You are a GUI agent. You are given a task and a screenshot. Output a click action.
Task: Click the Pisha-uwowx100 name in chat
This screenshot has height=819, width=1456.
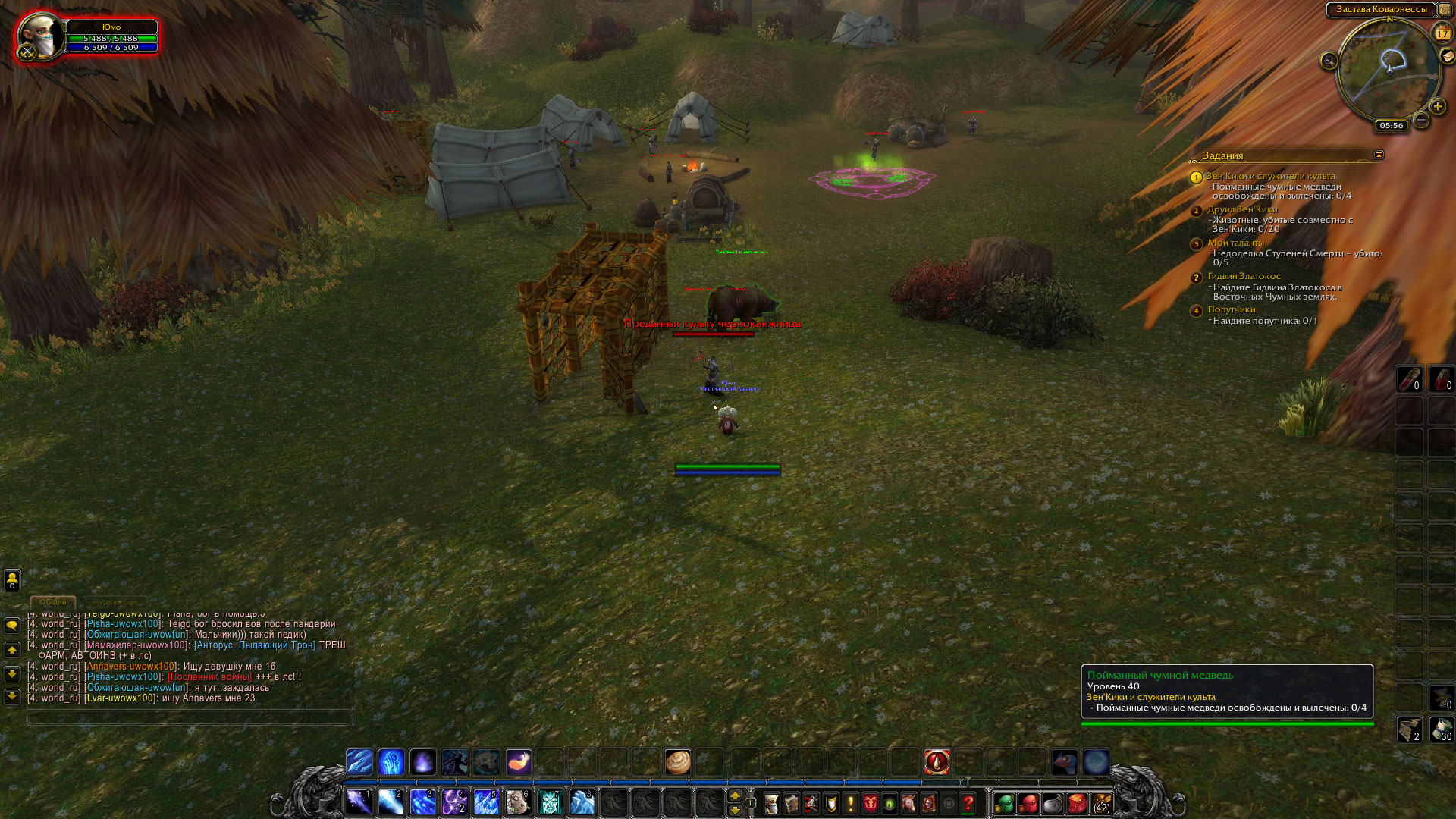coord(123,624)
